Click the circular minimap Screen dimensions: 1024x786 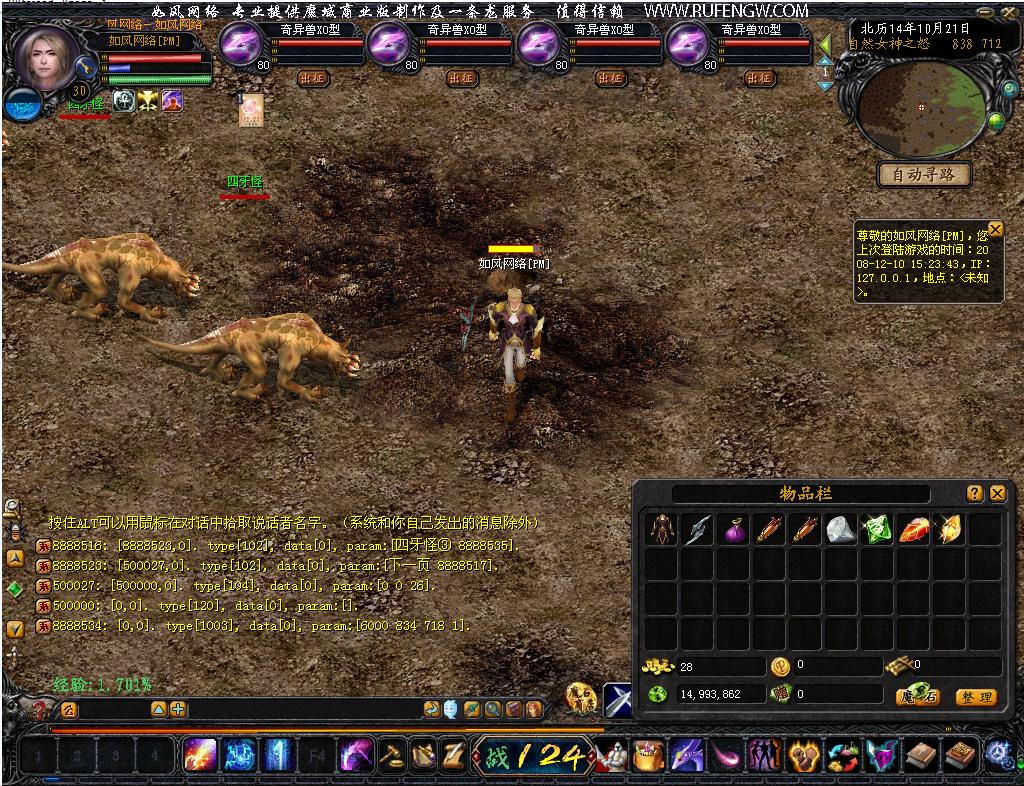tap(920, 107)
